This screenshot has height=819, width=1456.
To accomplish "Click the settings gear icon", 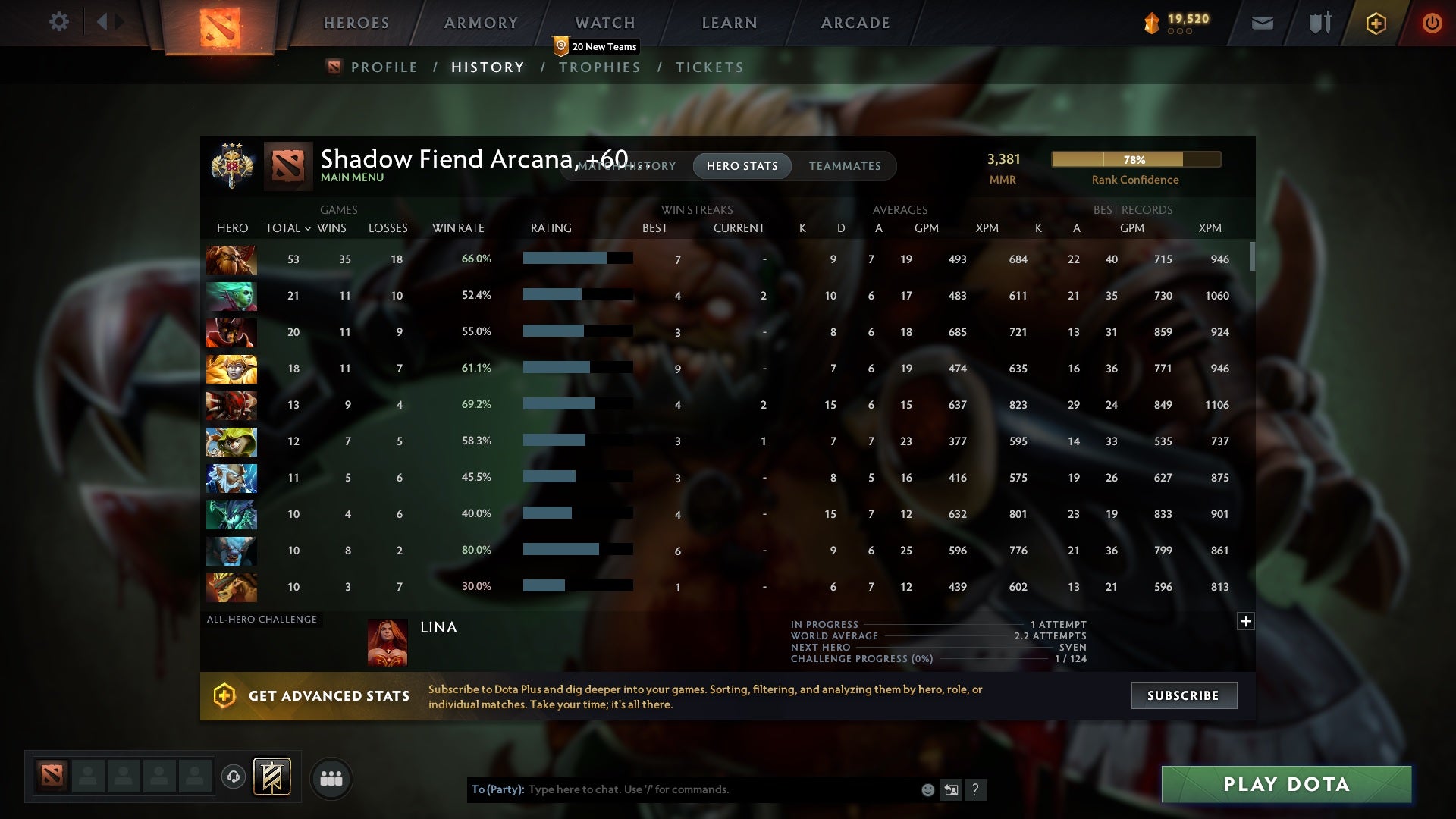I will 60,22.
